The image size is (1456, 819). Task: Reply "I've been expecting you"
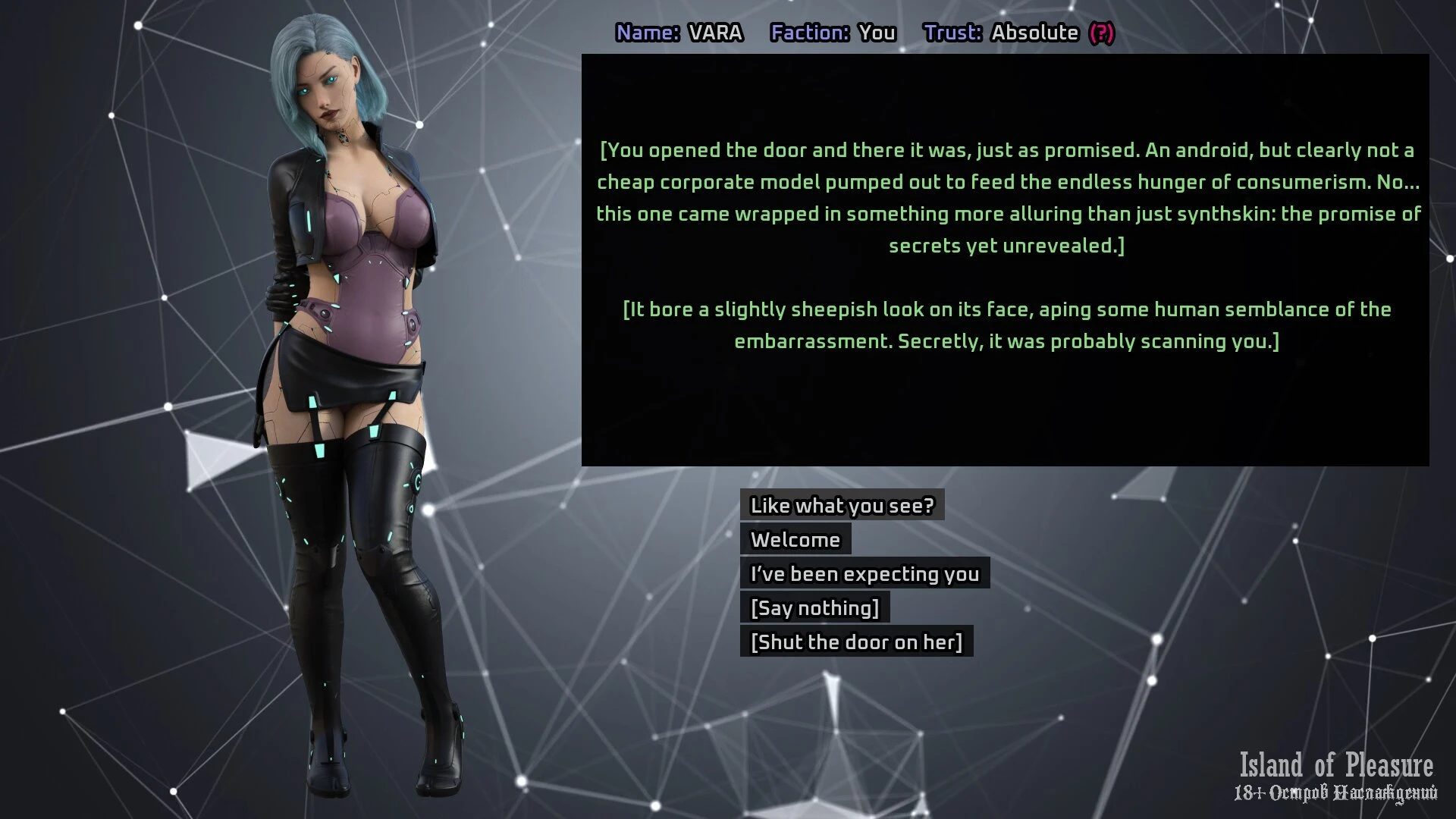[864, 573]
